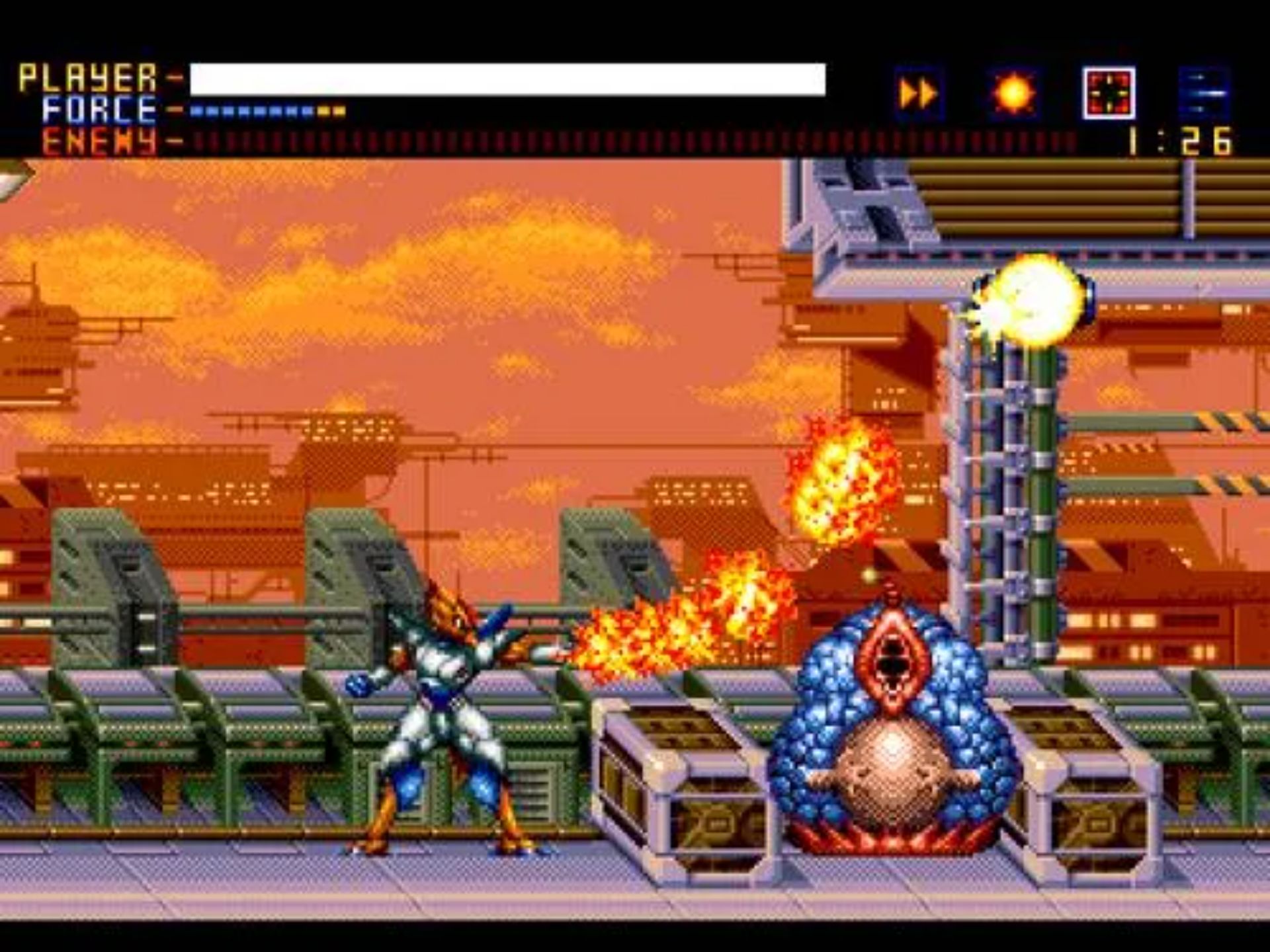Click the highlighted red crosshair weapon slot
Image resolution: width=1270 pixels, height=952 pixels.
point(1109,94)
